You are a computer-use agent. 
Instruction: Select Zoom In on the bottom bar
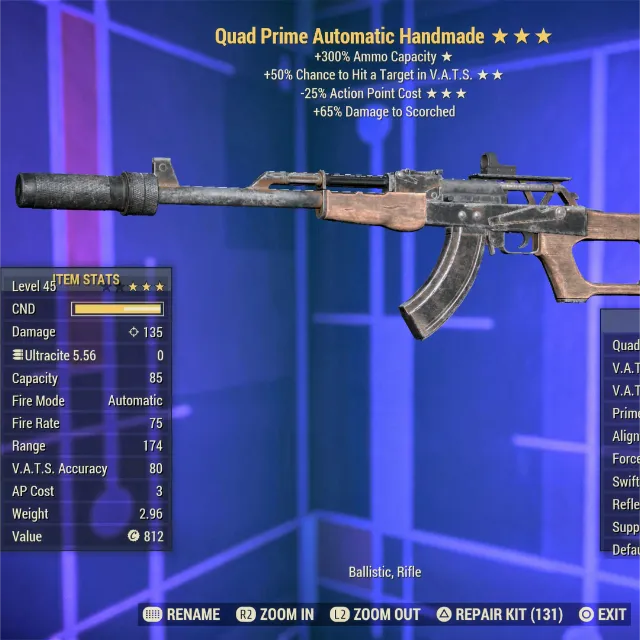[275, 614]
